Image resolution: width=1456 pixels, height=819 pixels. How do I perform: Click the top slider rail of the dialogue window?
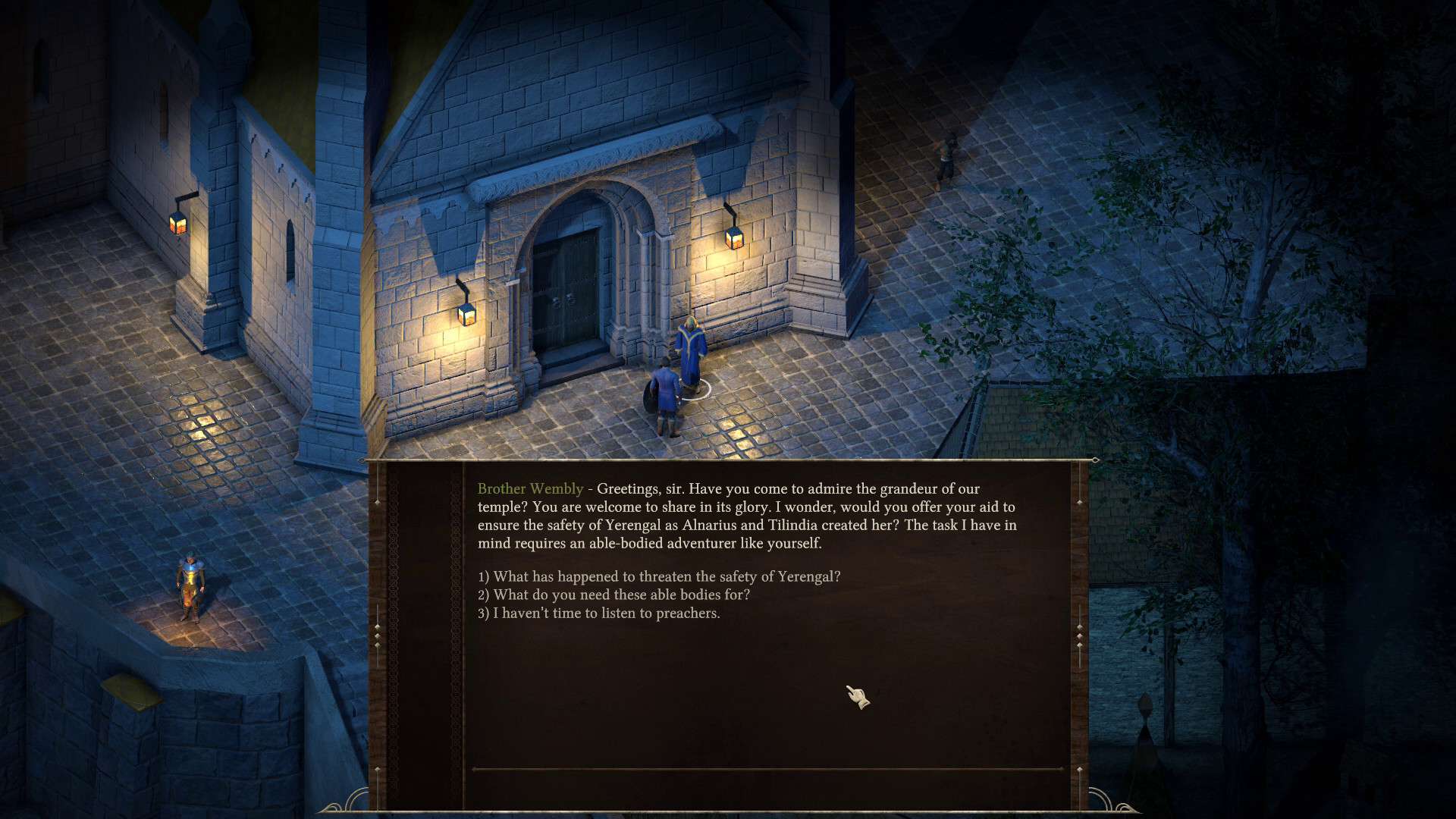tap(736, 459)
